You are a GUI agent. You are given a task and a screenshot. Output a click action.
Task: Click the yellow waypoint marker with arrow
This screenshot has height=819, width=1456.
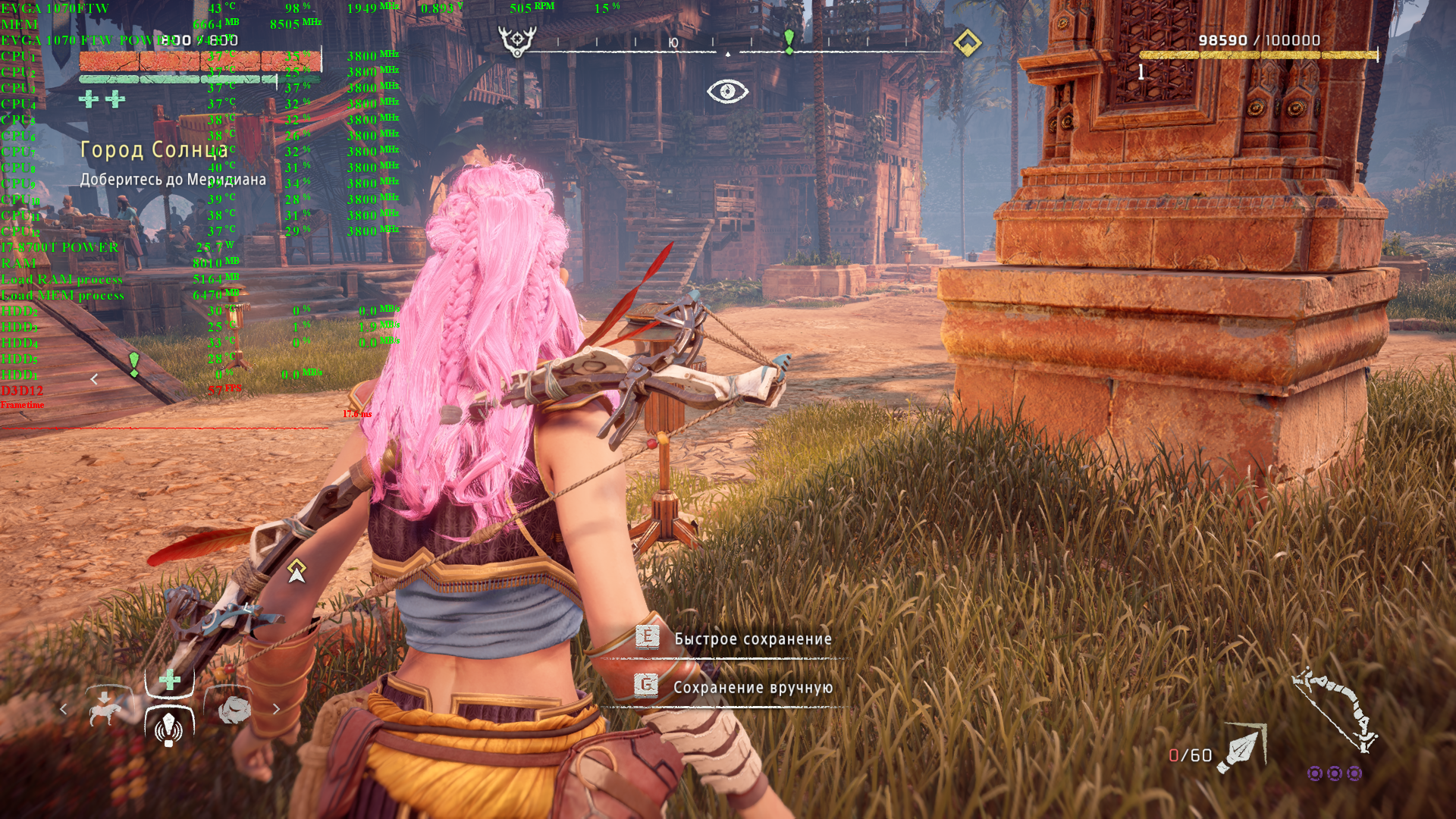pyautogui.click(x=297, y=571)
